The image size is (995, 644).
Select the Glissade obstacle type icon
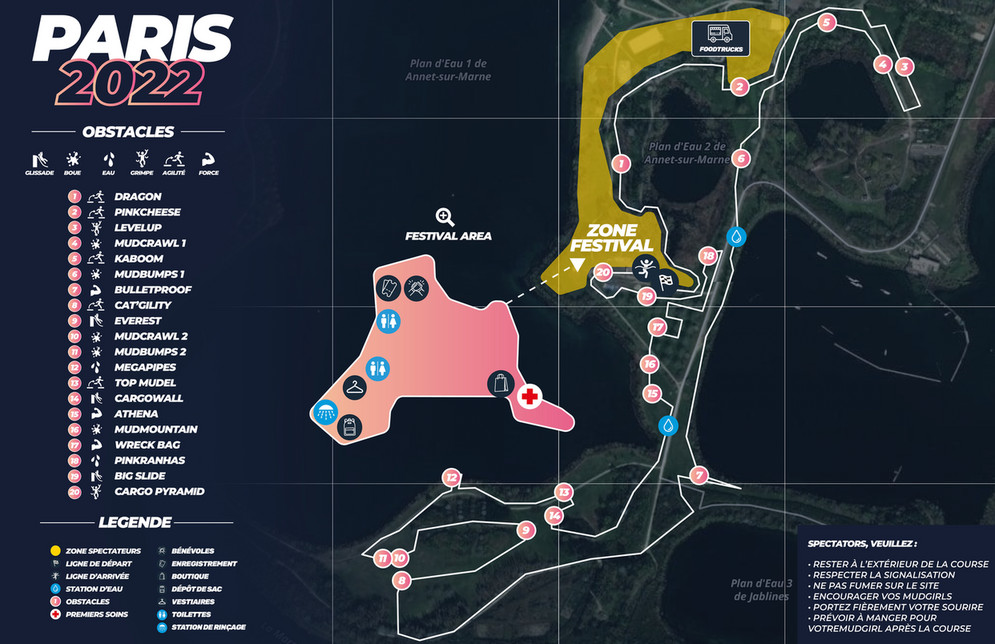click(x=39, y=161)
